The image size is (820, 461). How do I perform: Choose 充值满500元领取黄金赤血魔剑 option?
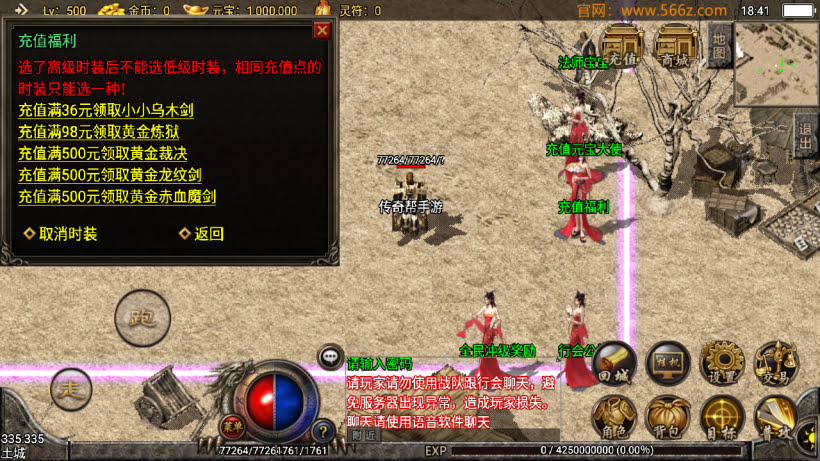click(117, 197)
